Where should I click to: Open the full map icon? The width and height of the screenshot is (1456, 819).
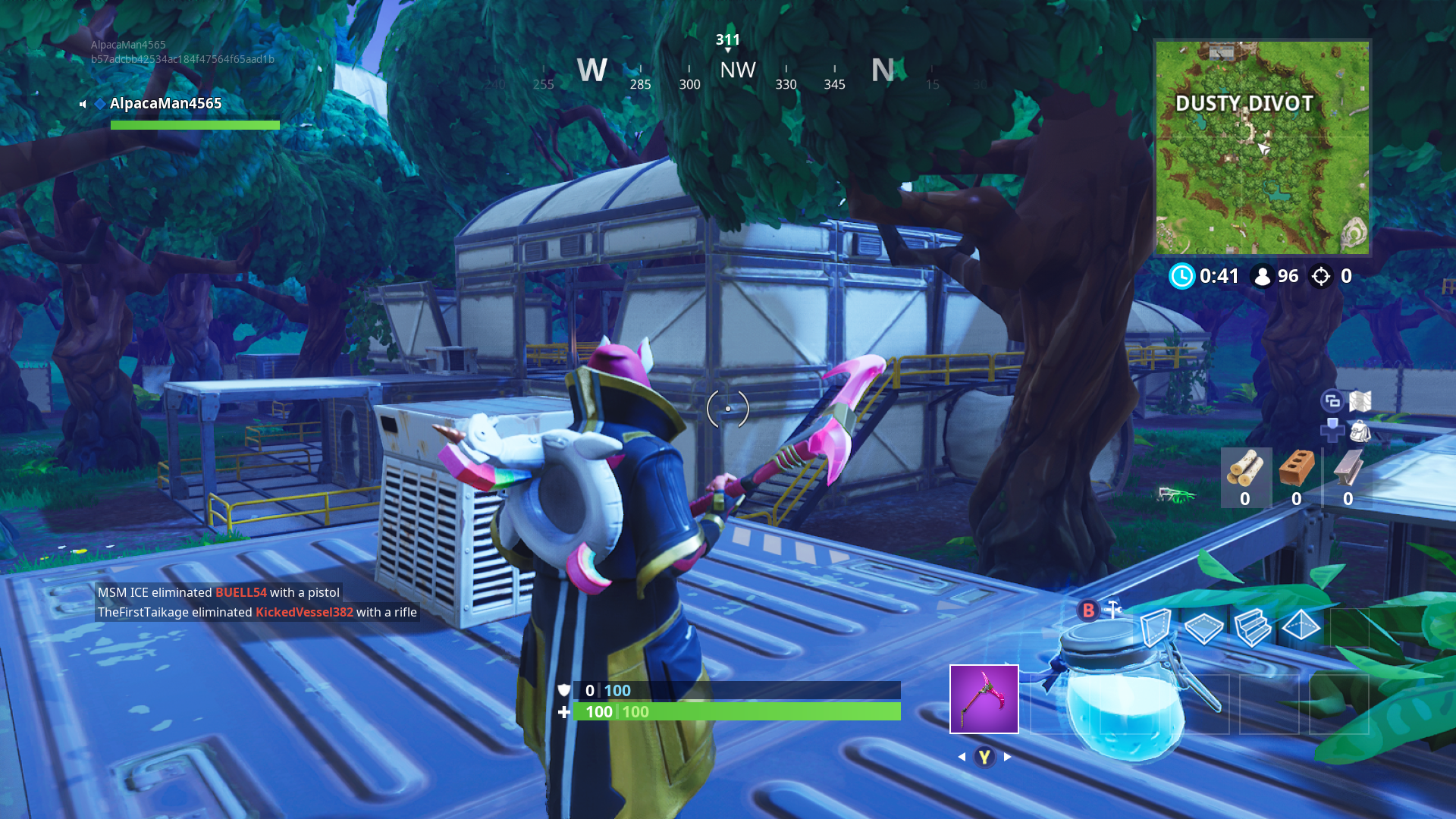coord(1359,400)
